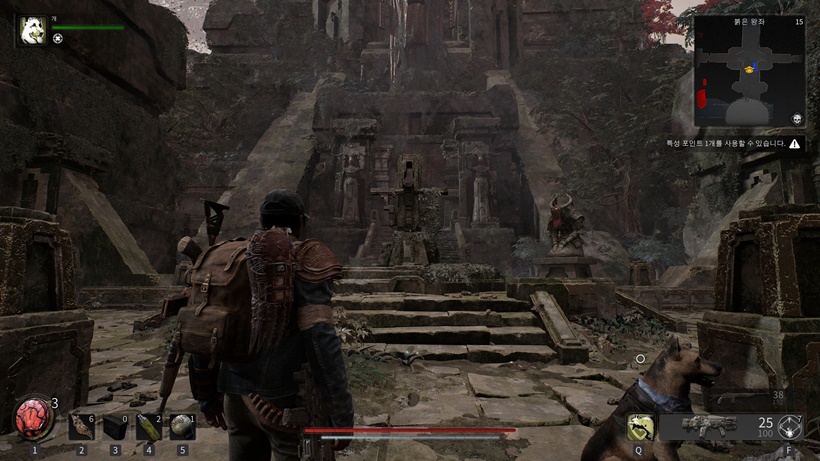820x461 pixels.
Task: Use the yellow vial consumable slot
Action: [x=149, y=426]
